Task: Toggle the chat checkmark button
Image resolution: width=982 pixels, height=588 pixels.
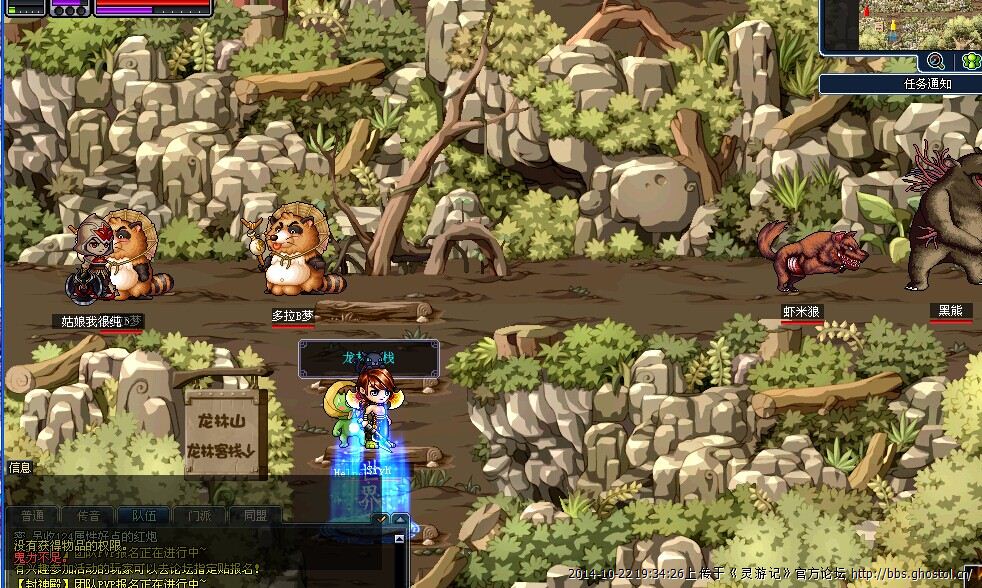Action: point(380,519)
